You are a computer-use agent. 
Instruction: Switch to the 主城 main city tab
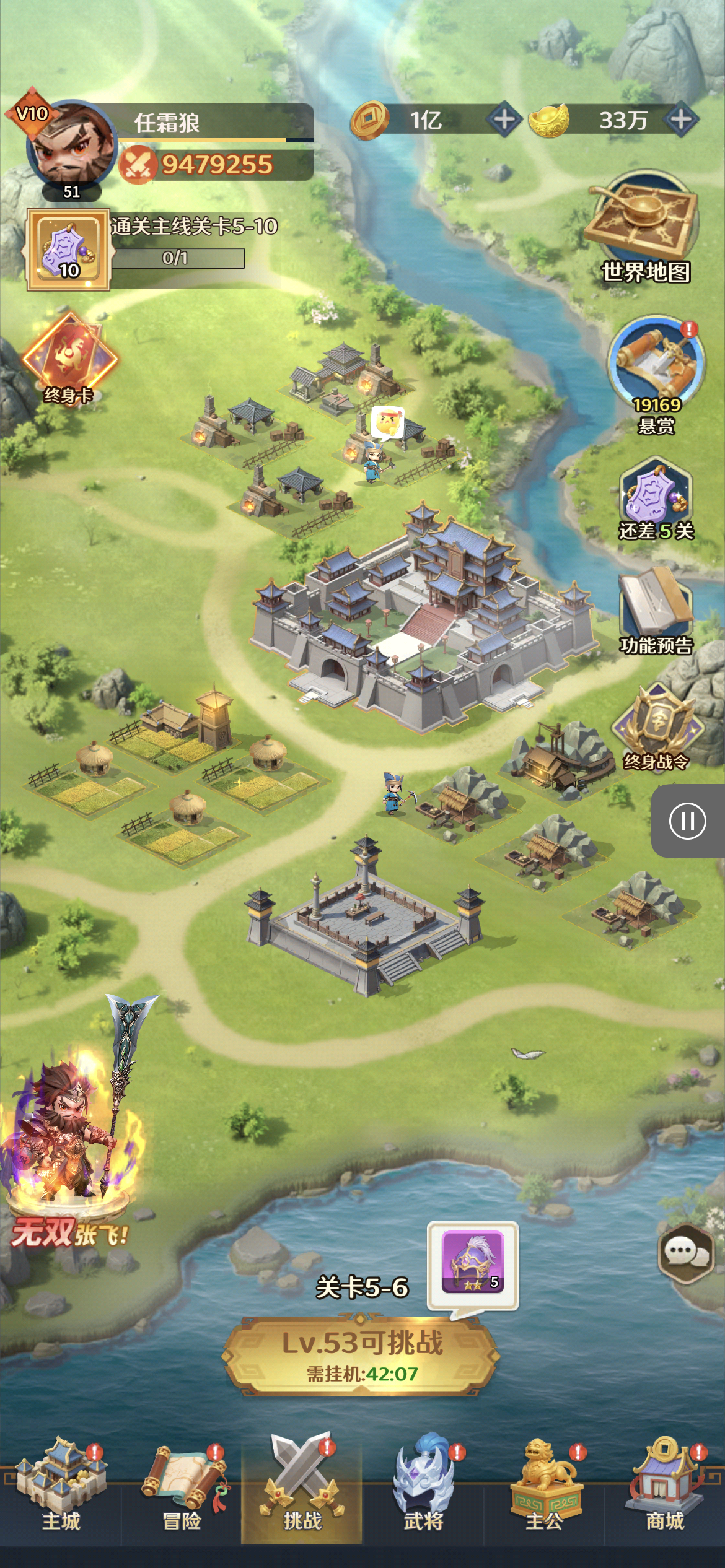click(61, 1492)
